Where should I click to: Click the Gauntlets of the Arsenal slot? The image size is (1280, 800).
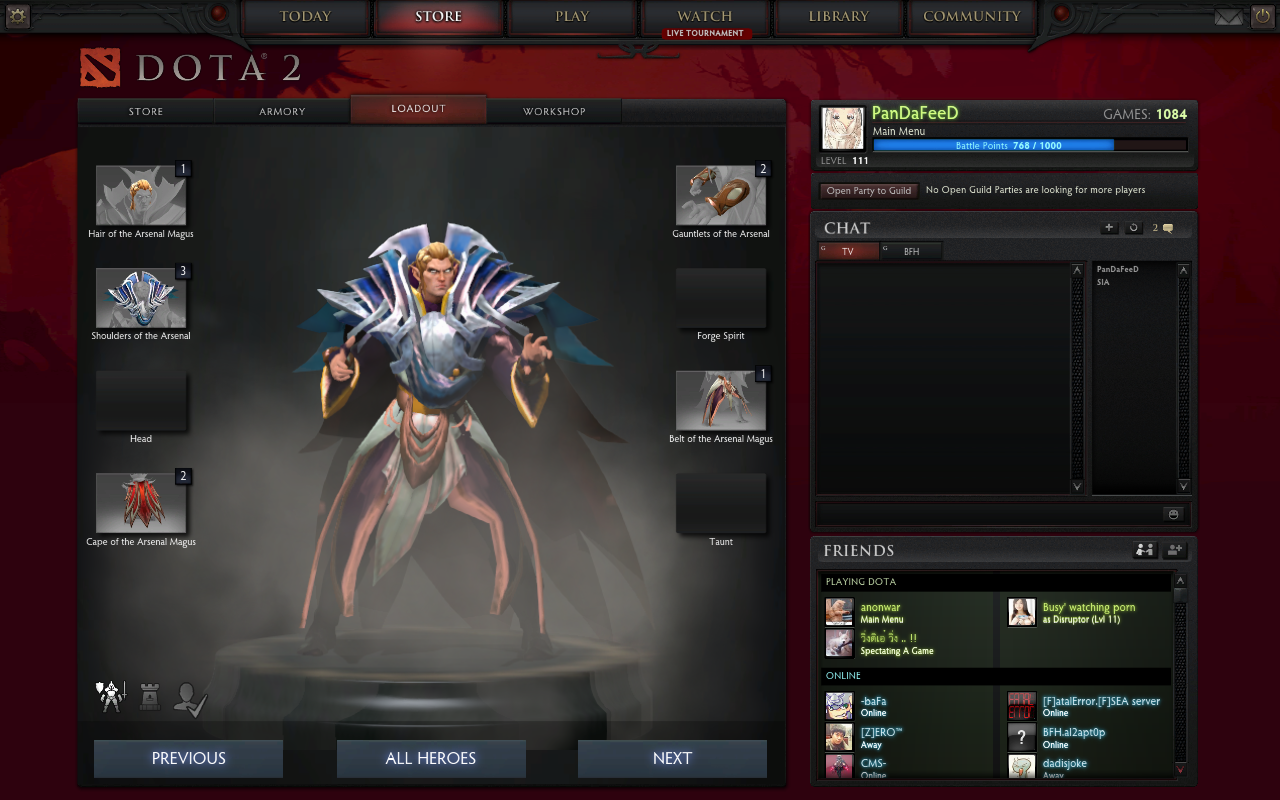pyautogui.click(x=721, y=195)
